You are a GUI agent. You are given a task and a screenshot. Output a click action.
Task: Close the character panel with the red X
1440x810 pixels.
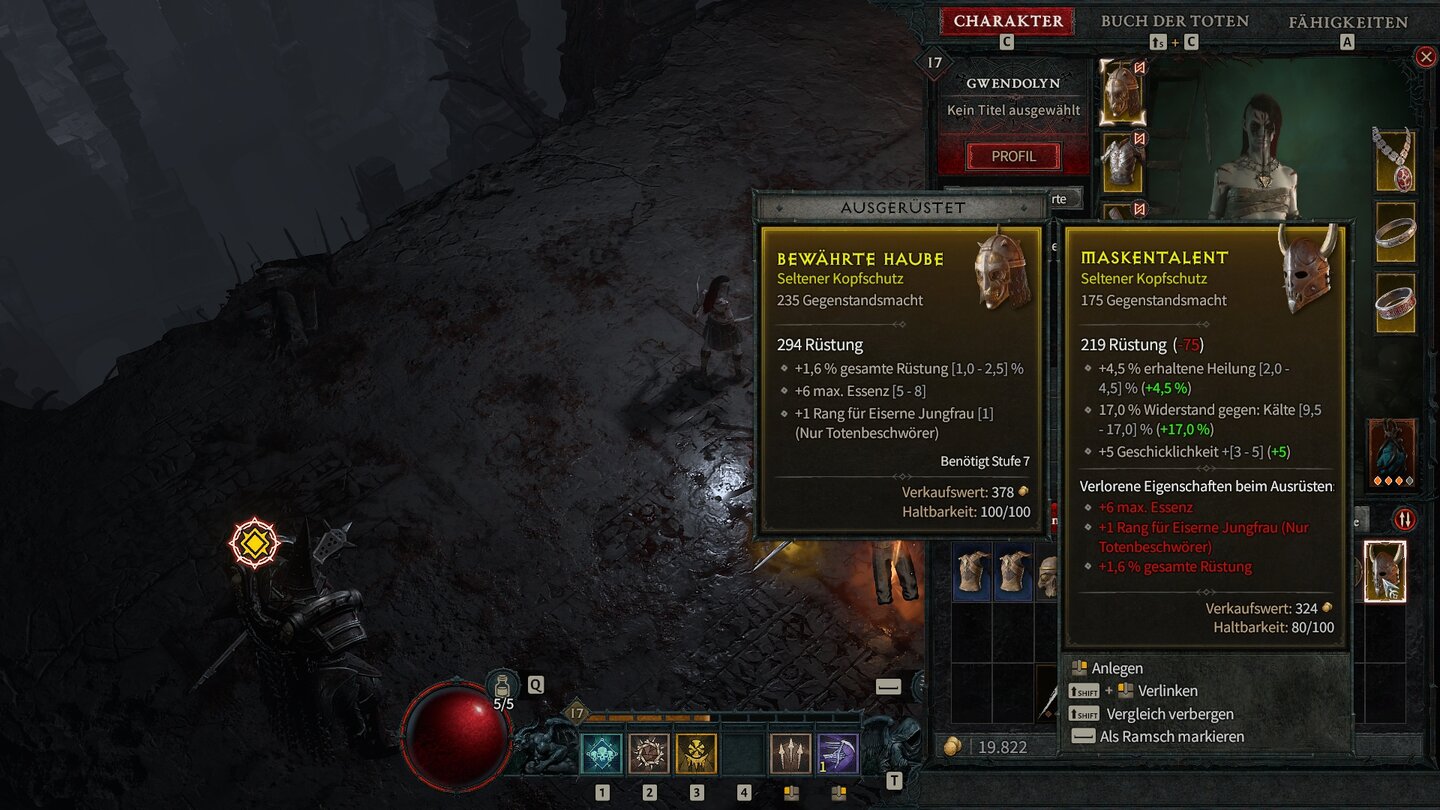(1426, 57)
